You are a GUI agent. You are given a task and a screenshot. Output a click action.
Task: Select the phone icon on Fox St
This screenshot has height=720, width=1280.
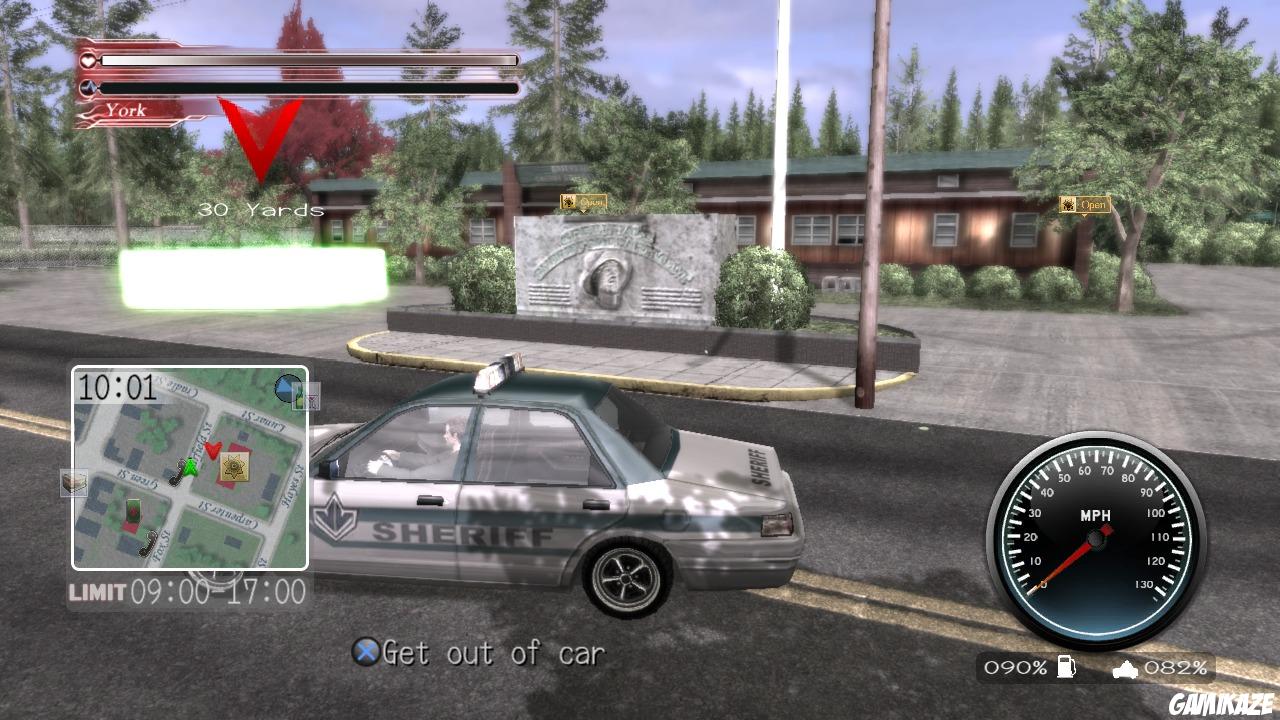[146, 542]
